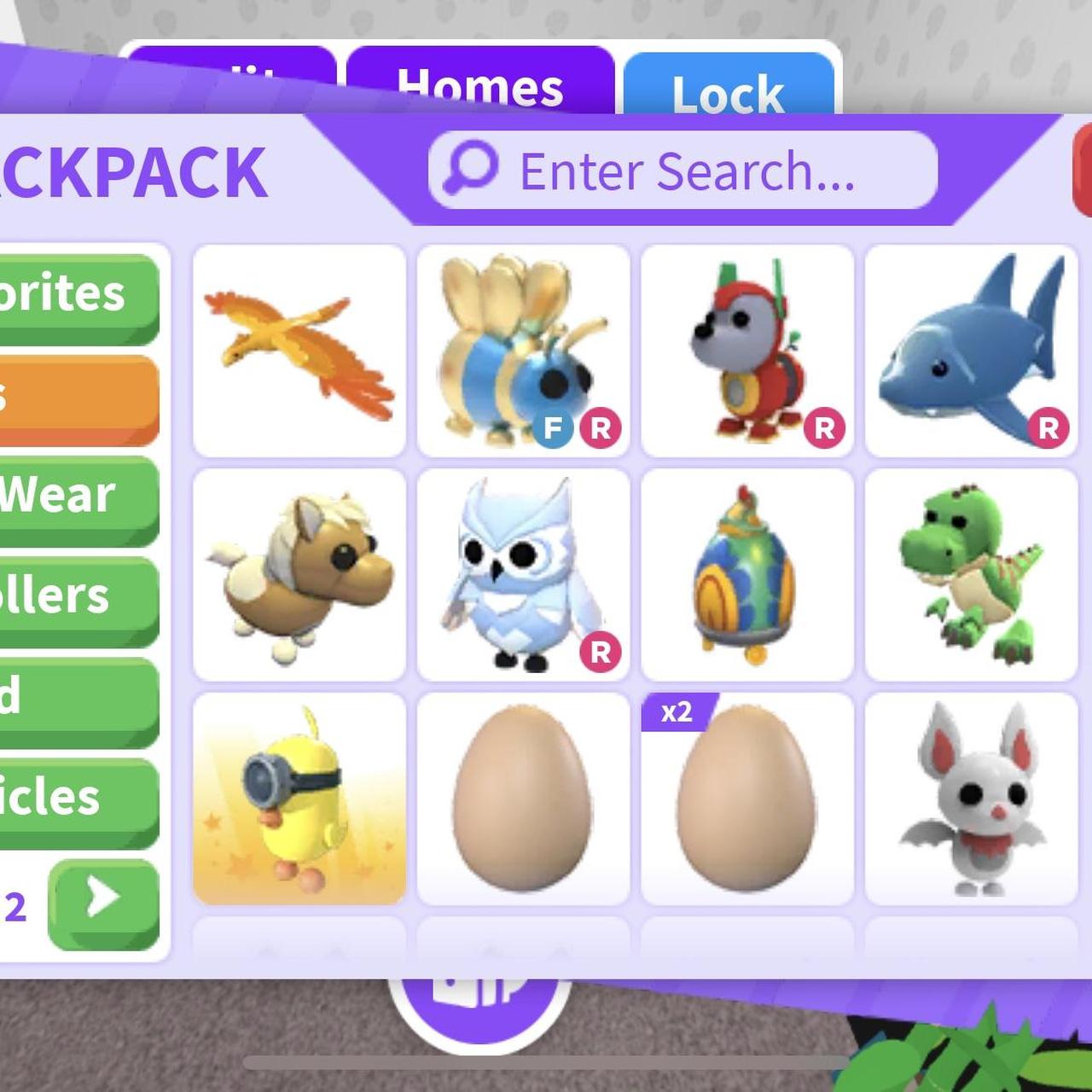The width and height of the screenshot is (1092, 1092).
Task: Select the yellow chick with goggles
Action: coord(299,799)
